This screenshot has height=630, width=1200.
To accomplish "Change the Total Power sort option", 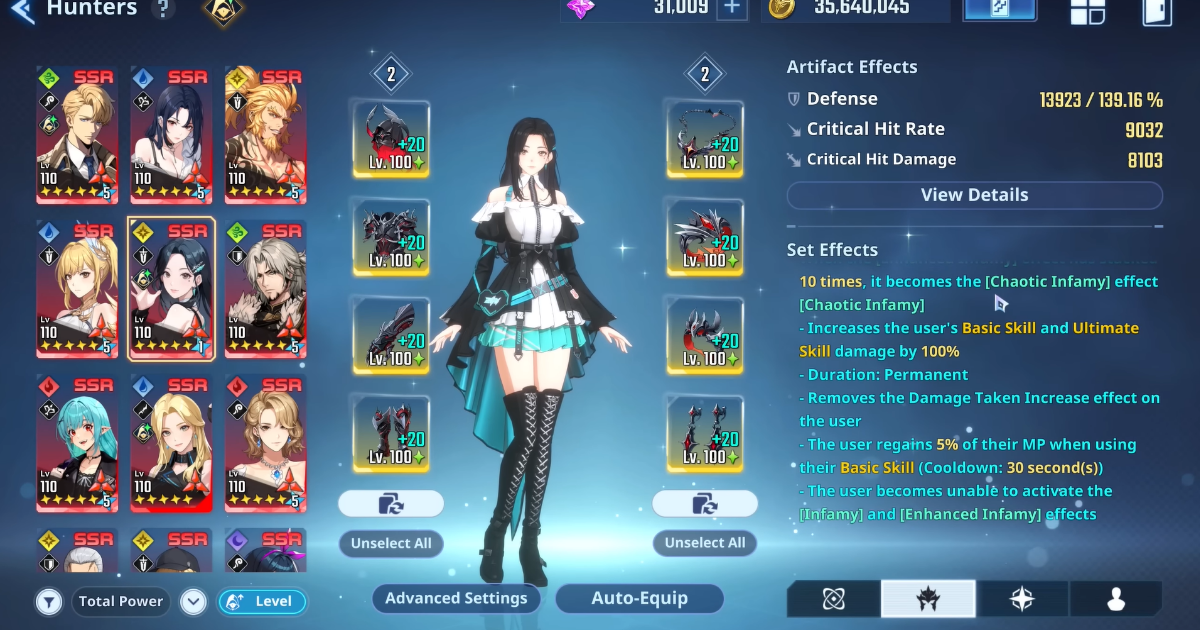I will click(x=121, y=601).
